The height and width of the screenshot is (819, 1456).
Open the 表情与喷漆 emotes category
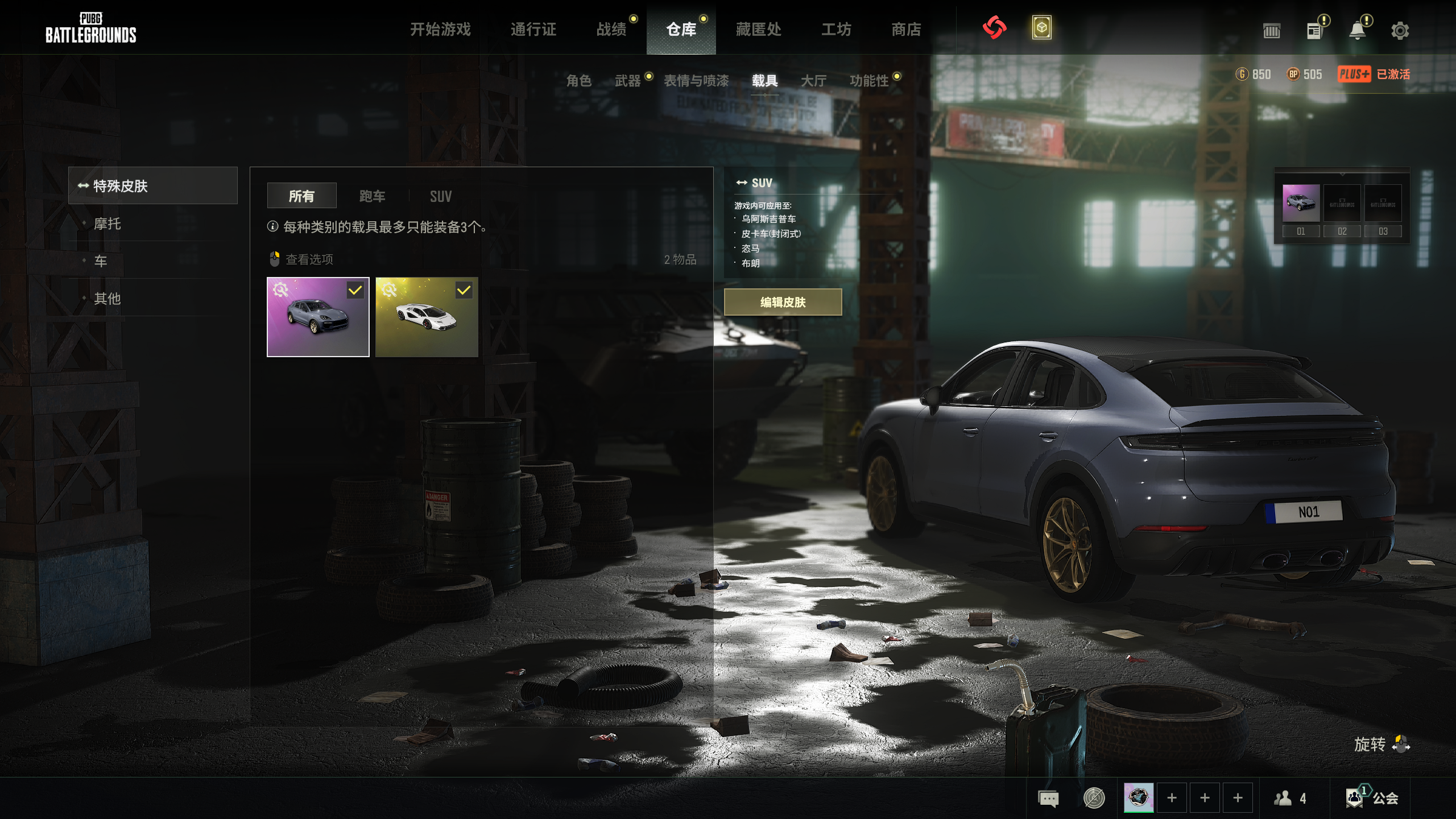(x=696, y=81)
